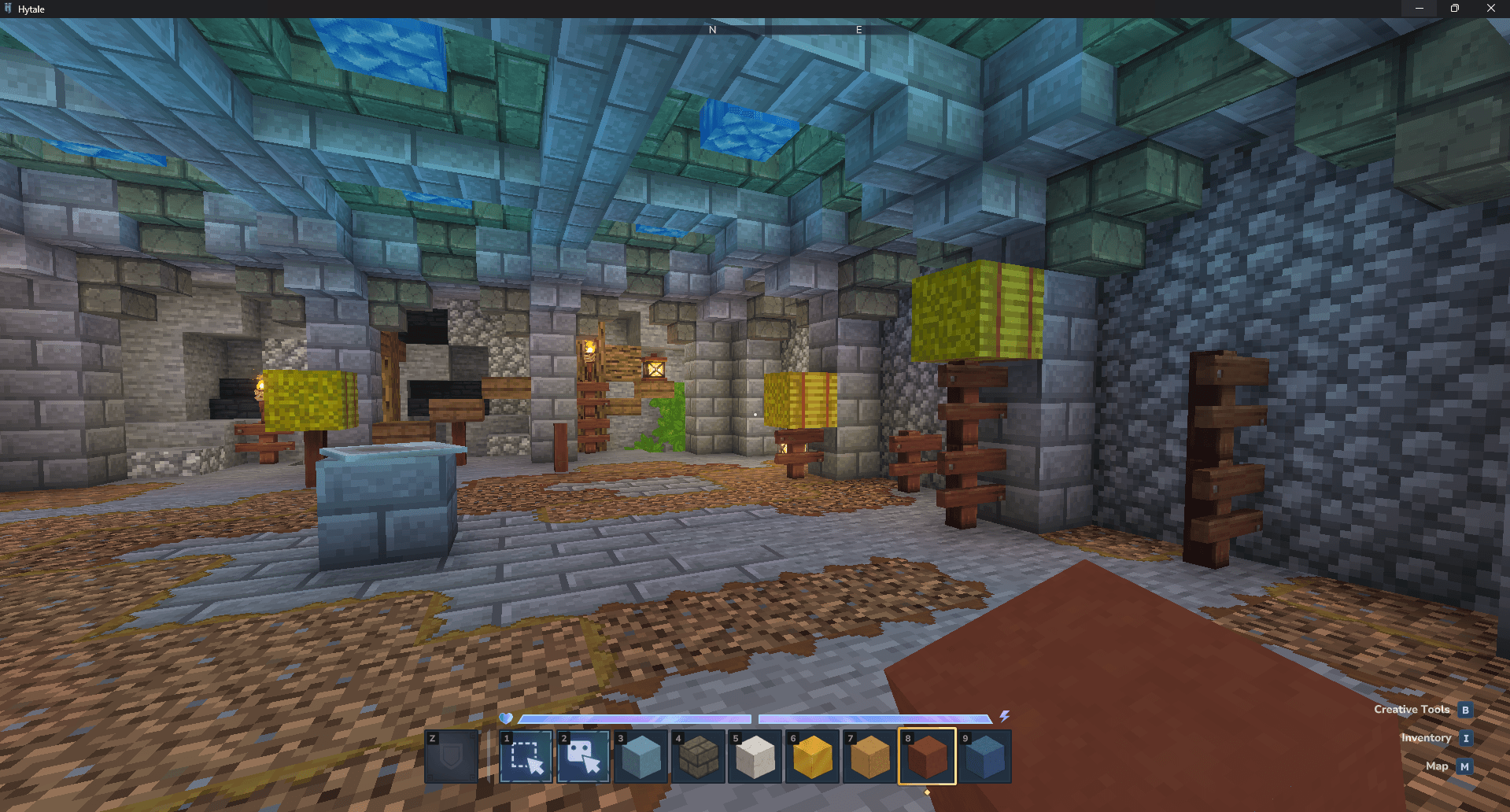Pick the mossy stone brick block slot

point(698,757)
